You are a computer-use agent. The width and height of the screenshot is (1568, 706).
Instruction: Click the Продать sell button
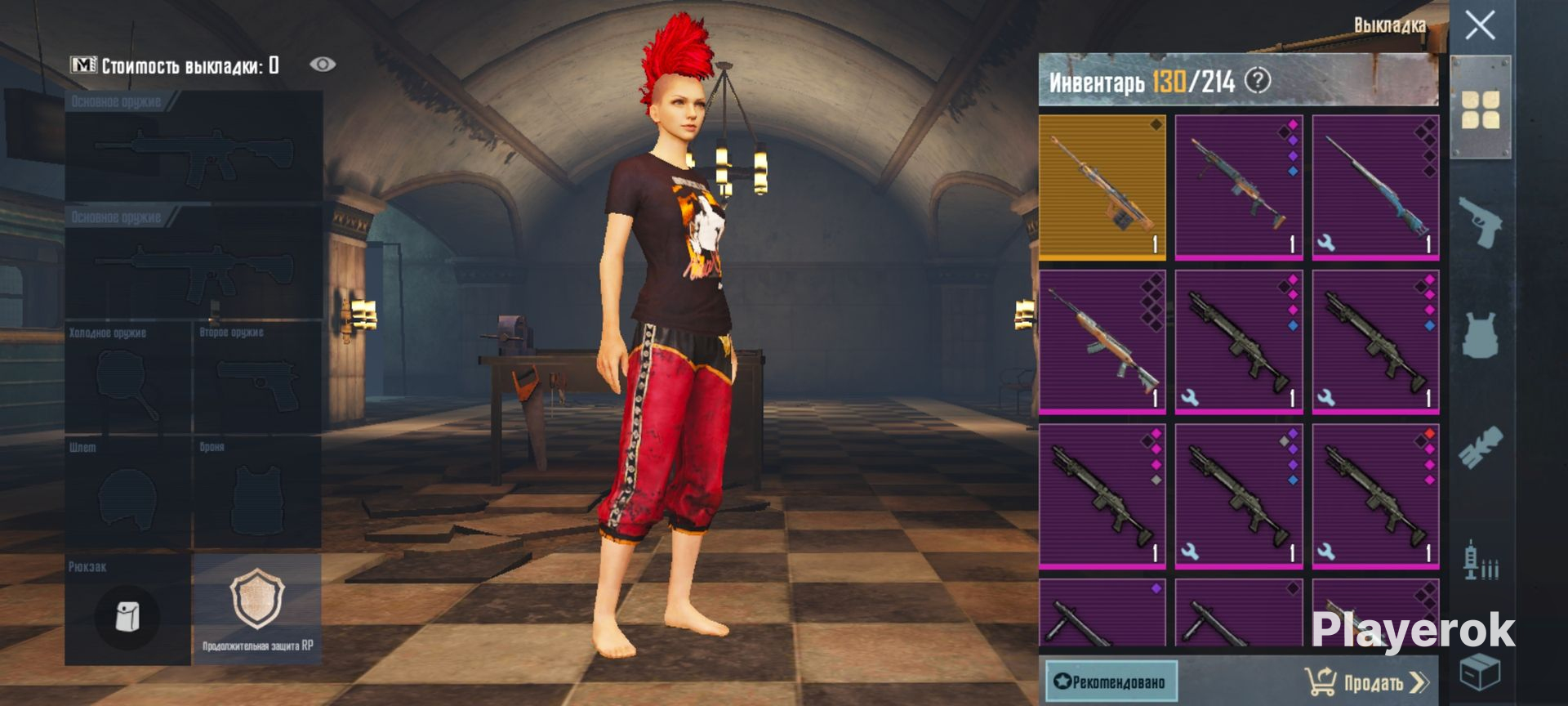pyautogui.click(x=1367, y=681)
